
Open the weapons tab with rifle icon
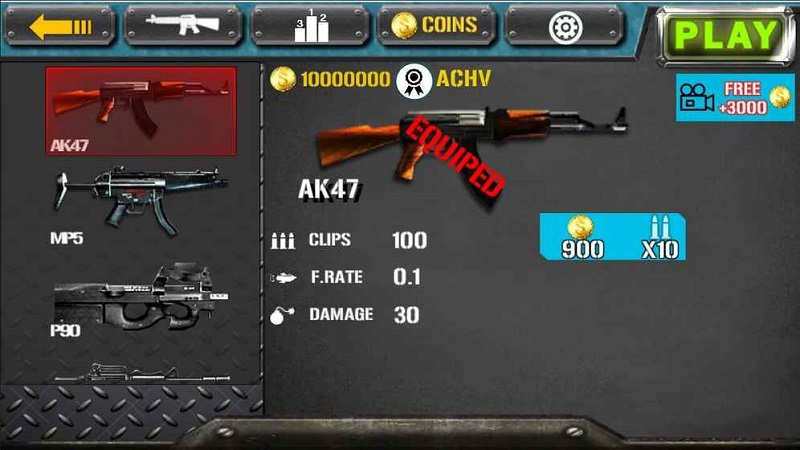tap(185, 25)
